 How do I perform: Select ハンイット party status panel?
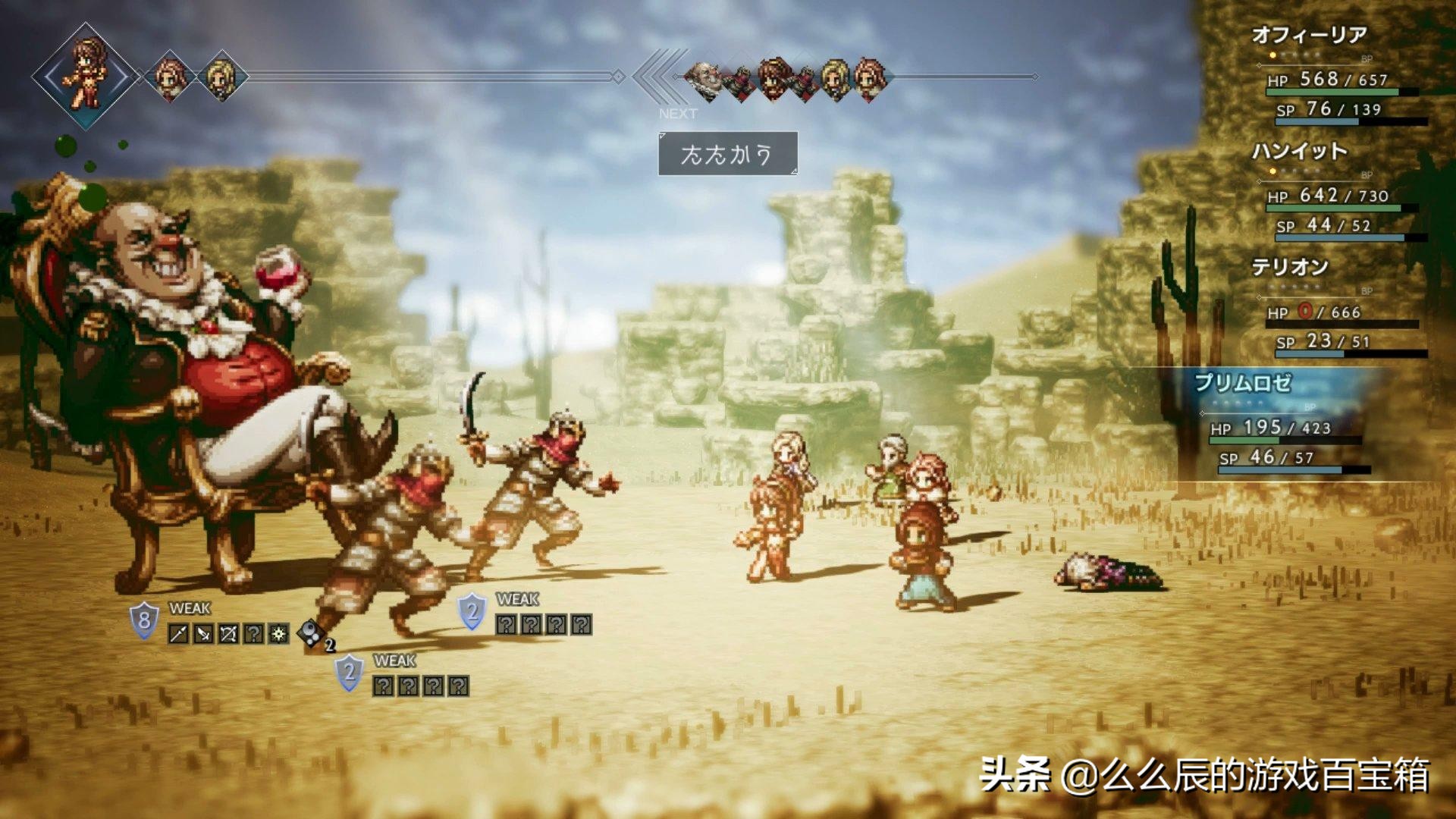pyautogui.click(x=1336, y=192)
